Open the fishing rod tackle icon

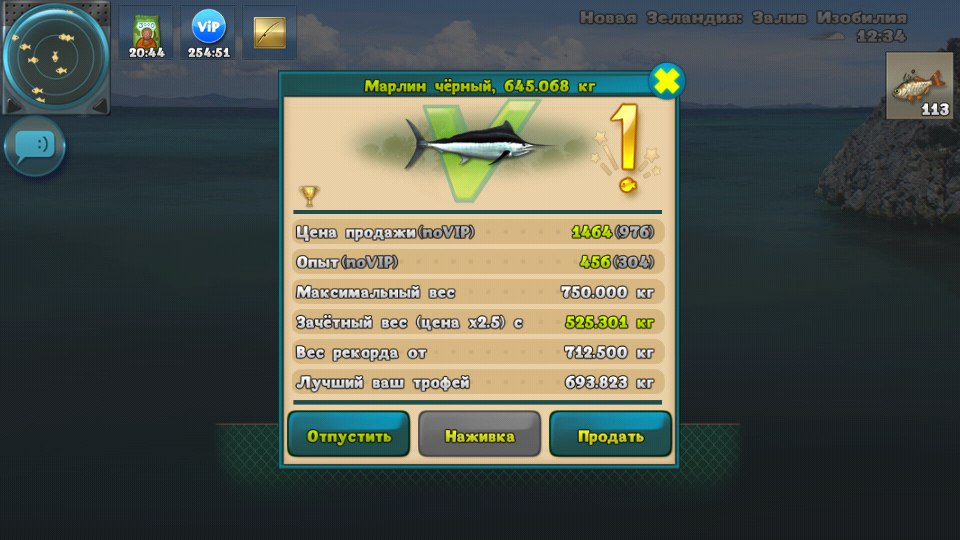[269, 33]
